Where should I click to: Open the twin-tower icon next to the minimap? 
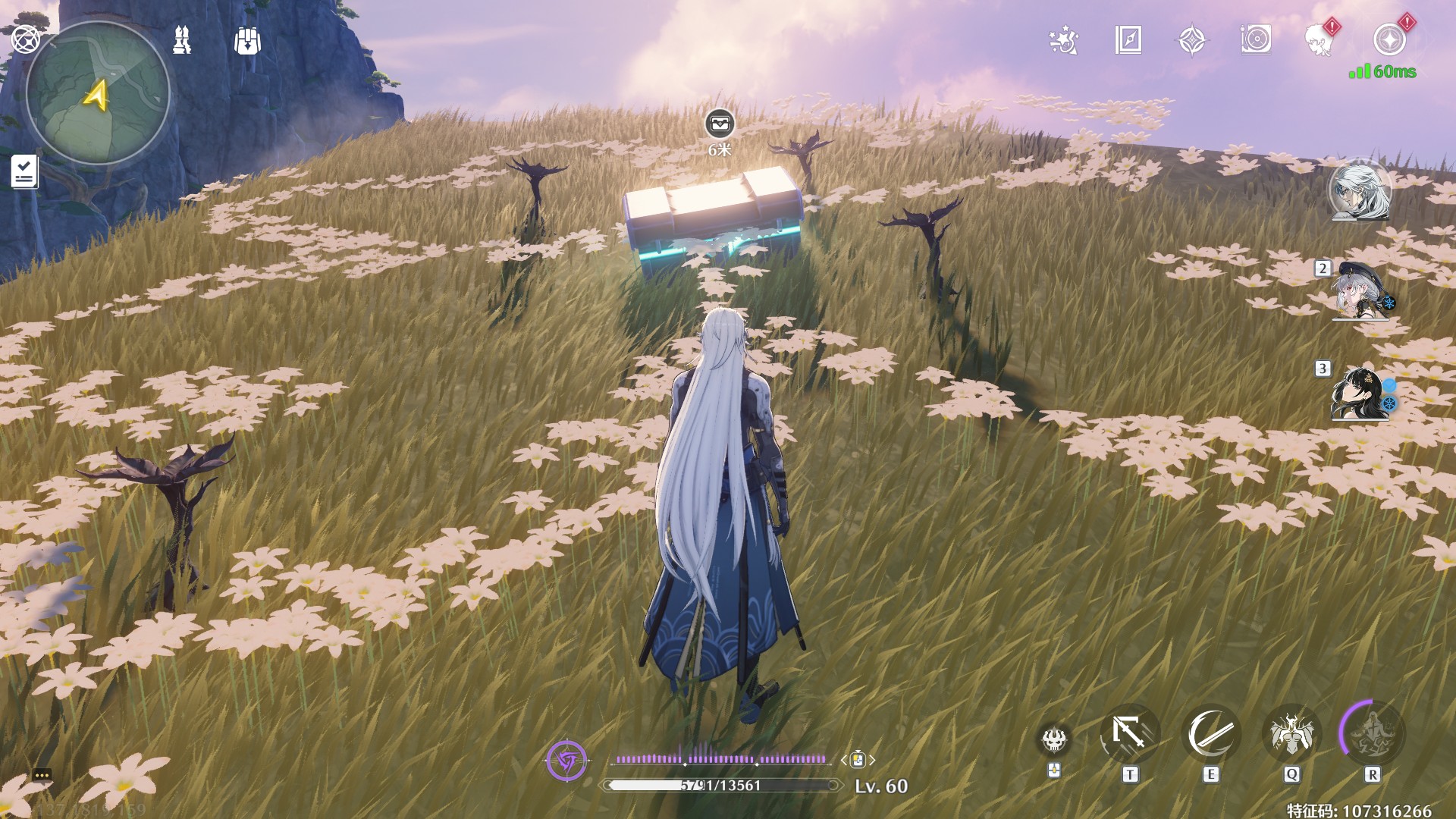coord(182,40)
